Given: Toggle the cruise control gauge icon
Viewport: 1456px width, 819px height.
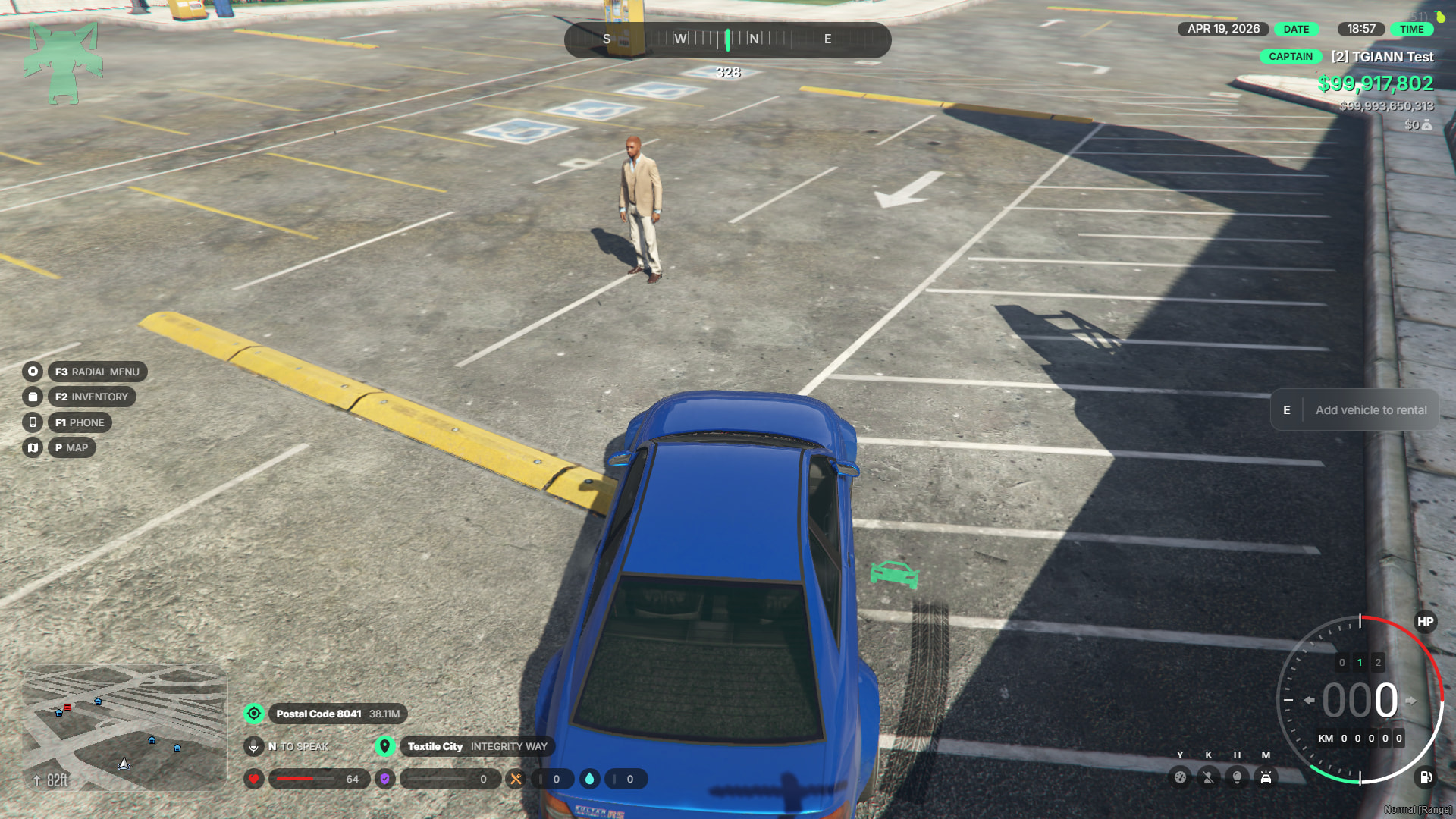Looking at the screenshot, I should pyautogui.click(x=1180, y=777).
